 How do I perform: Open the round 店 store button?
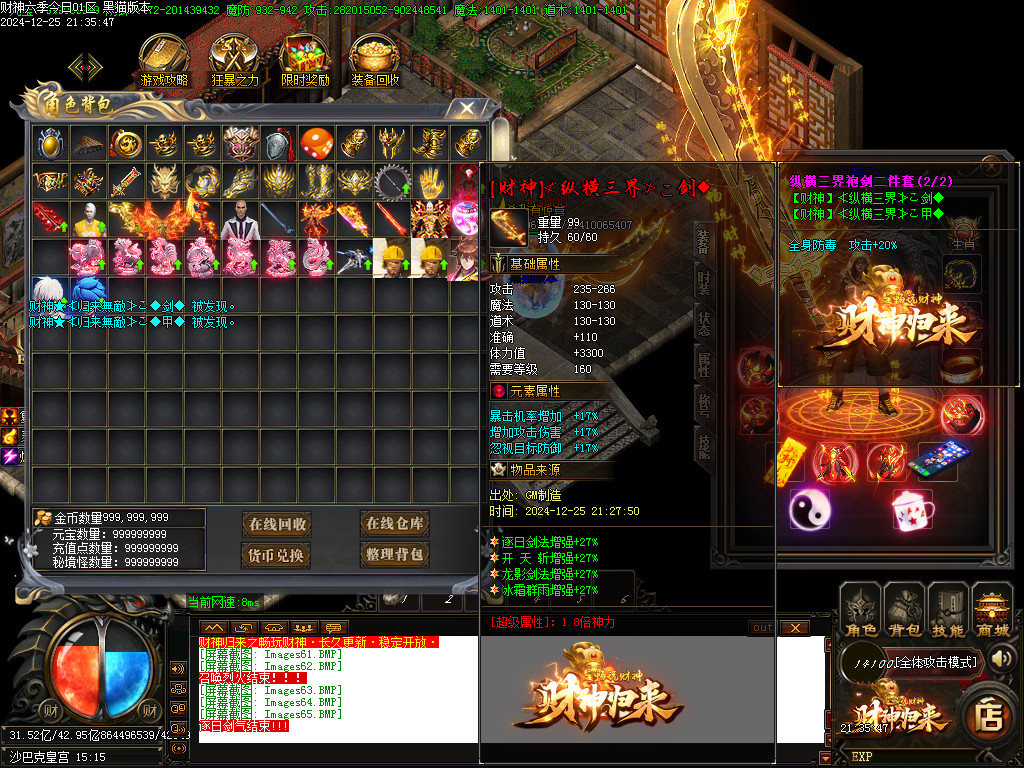989,717
